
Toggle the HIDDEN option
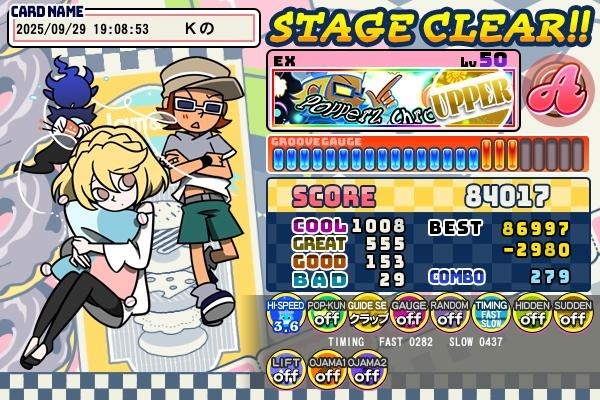coord(531,316)
